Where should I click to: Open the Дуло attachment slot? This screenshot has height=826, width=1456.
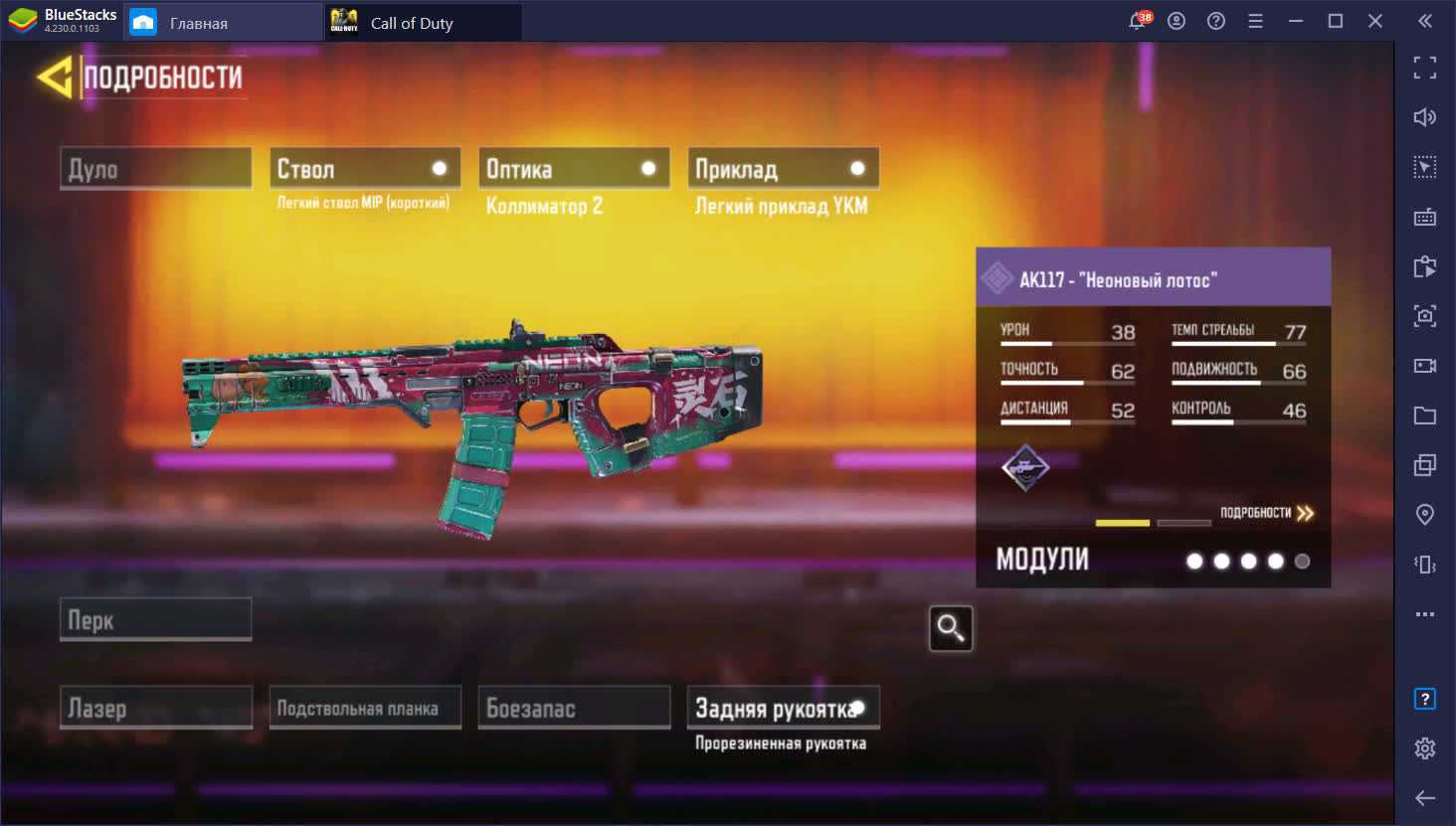[x=155, y=169]
